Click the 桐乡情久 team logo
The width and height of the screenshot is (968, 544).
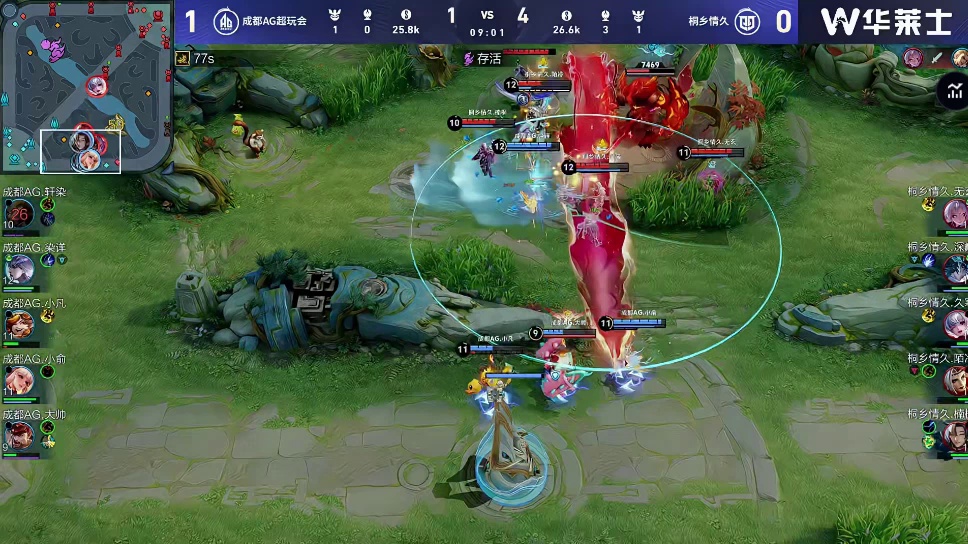coord(746,21)
